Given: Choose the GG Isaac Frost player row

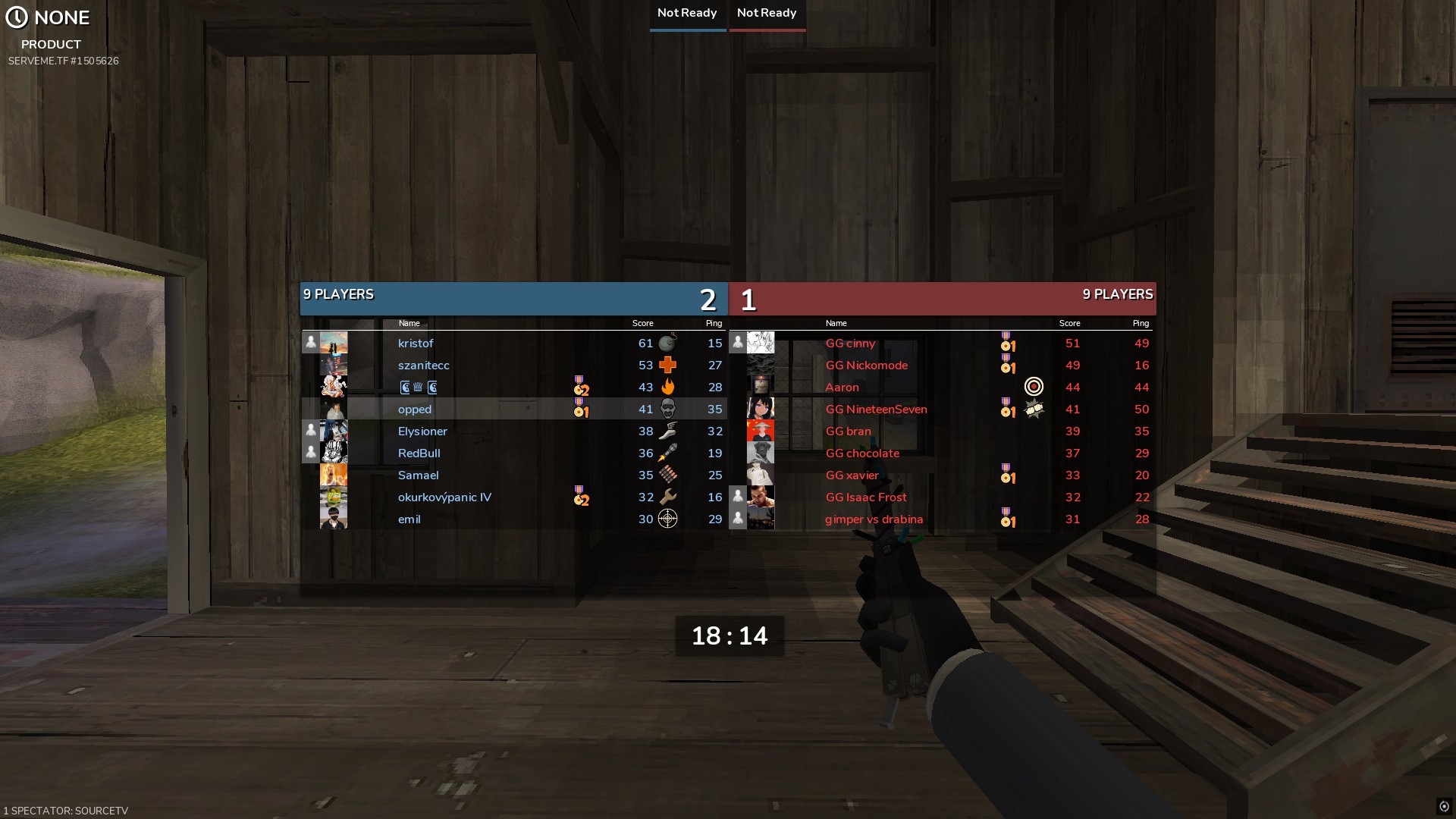Looking at the screenshot, I should coord(866,497).
